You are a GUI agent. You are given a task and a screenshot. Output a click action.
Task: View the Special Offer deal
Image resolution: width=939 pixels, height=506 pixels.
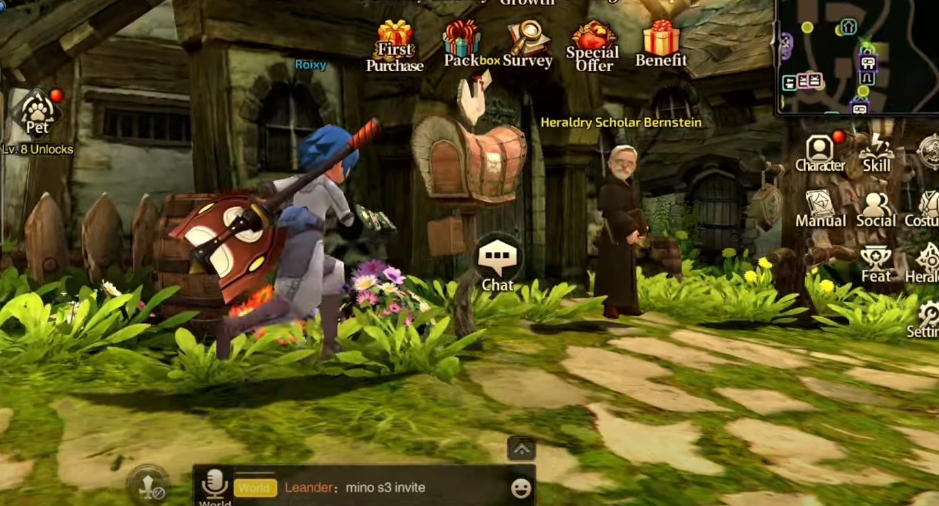[593, 45]
